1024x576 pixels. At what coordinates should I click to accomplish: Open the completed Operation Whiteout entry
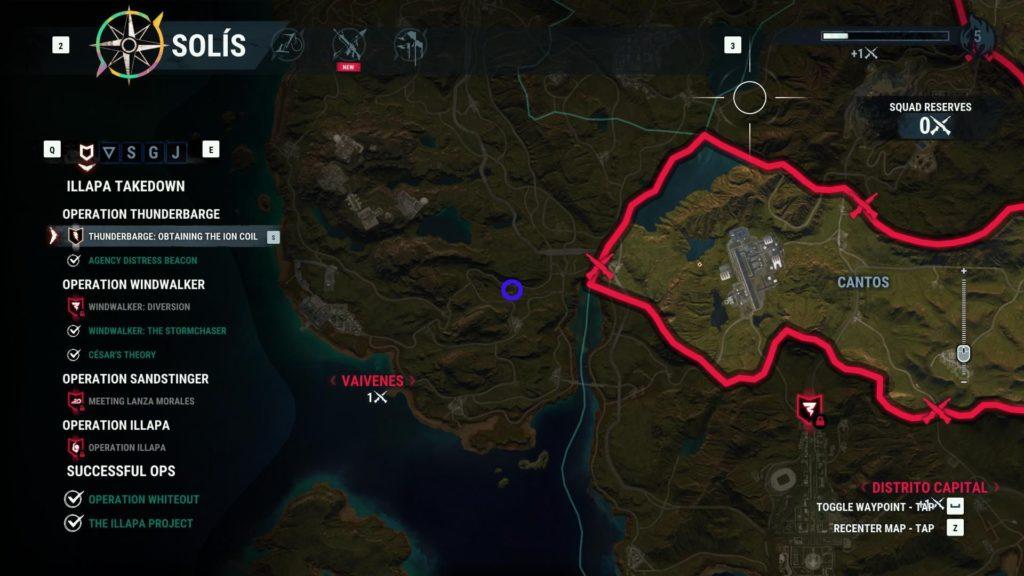pyautogui.click(x=143, y=499)
